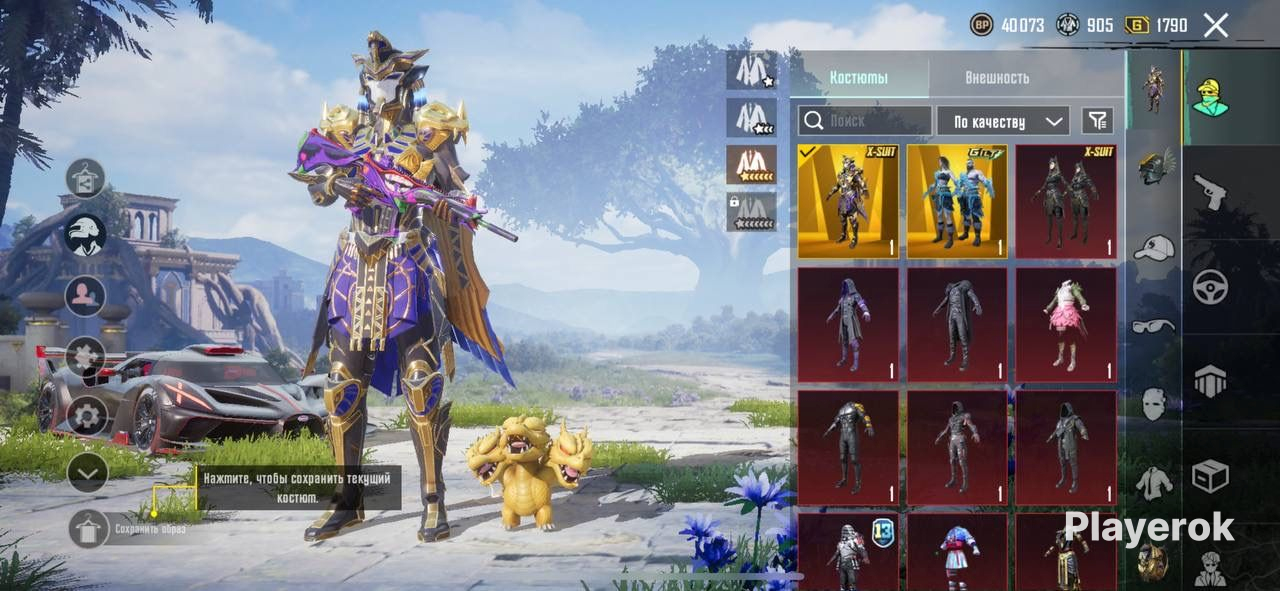1280x591 pixels.
Task: Select the pink skirt costume
Action: click(1066, 324)
